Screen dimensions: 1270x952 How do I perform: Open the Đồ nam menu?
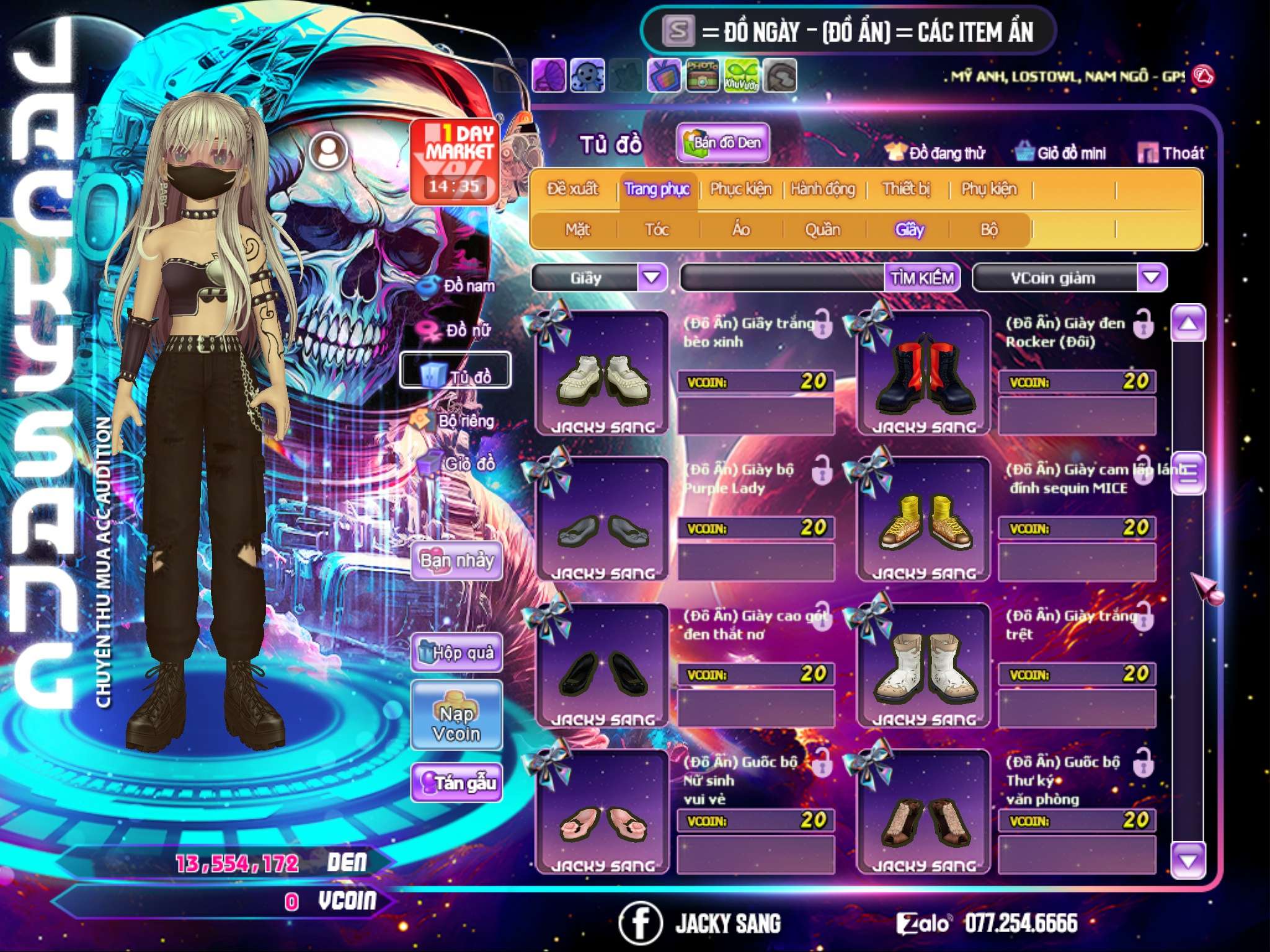click(x=460, y=286)
